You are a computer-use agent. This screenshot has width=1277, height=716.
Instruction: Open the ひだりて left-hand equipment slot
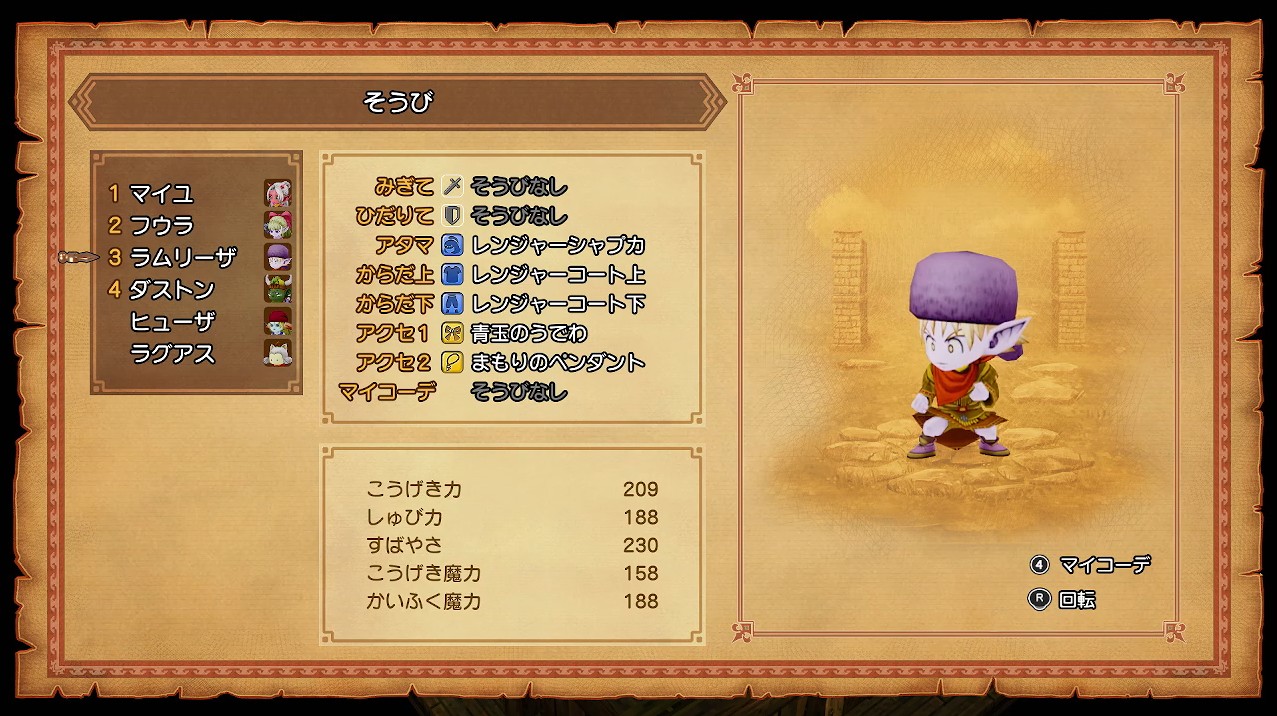(518, 215)
